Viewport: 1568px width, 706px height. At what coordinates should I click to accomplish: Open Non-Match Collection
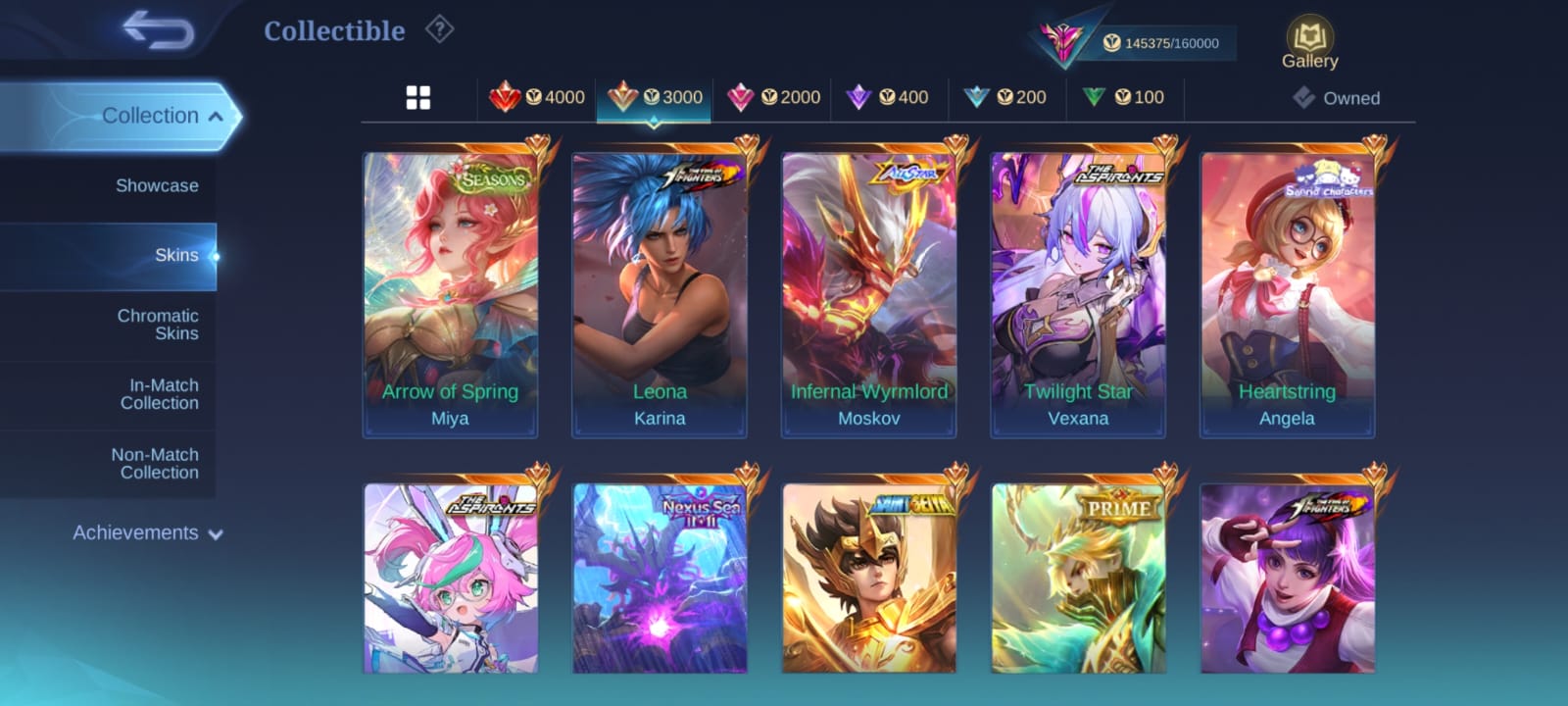(155, 464)
